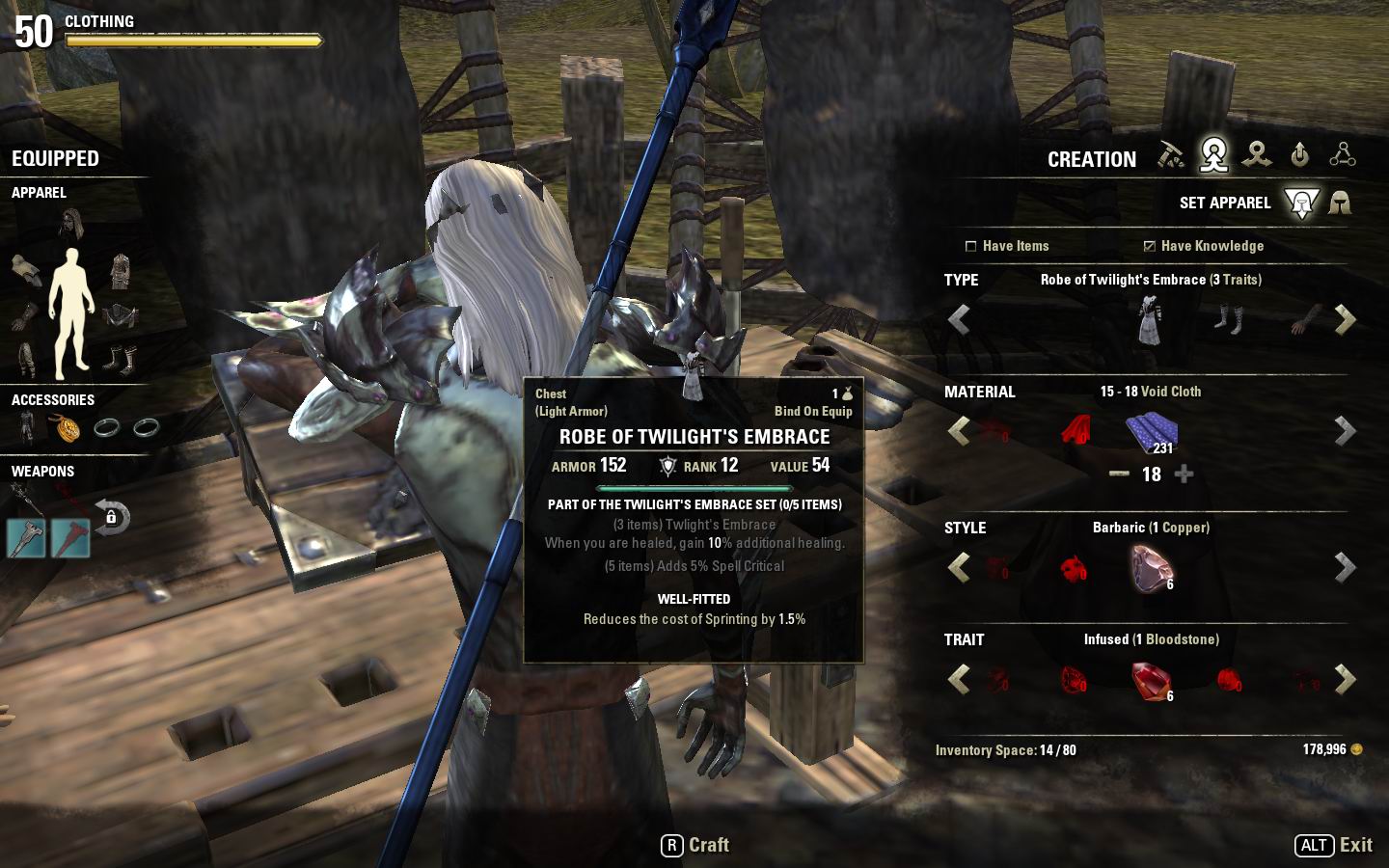Select the equipped boots slot
Screen dimensions: 1389x868
point(120,359)
